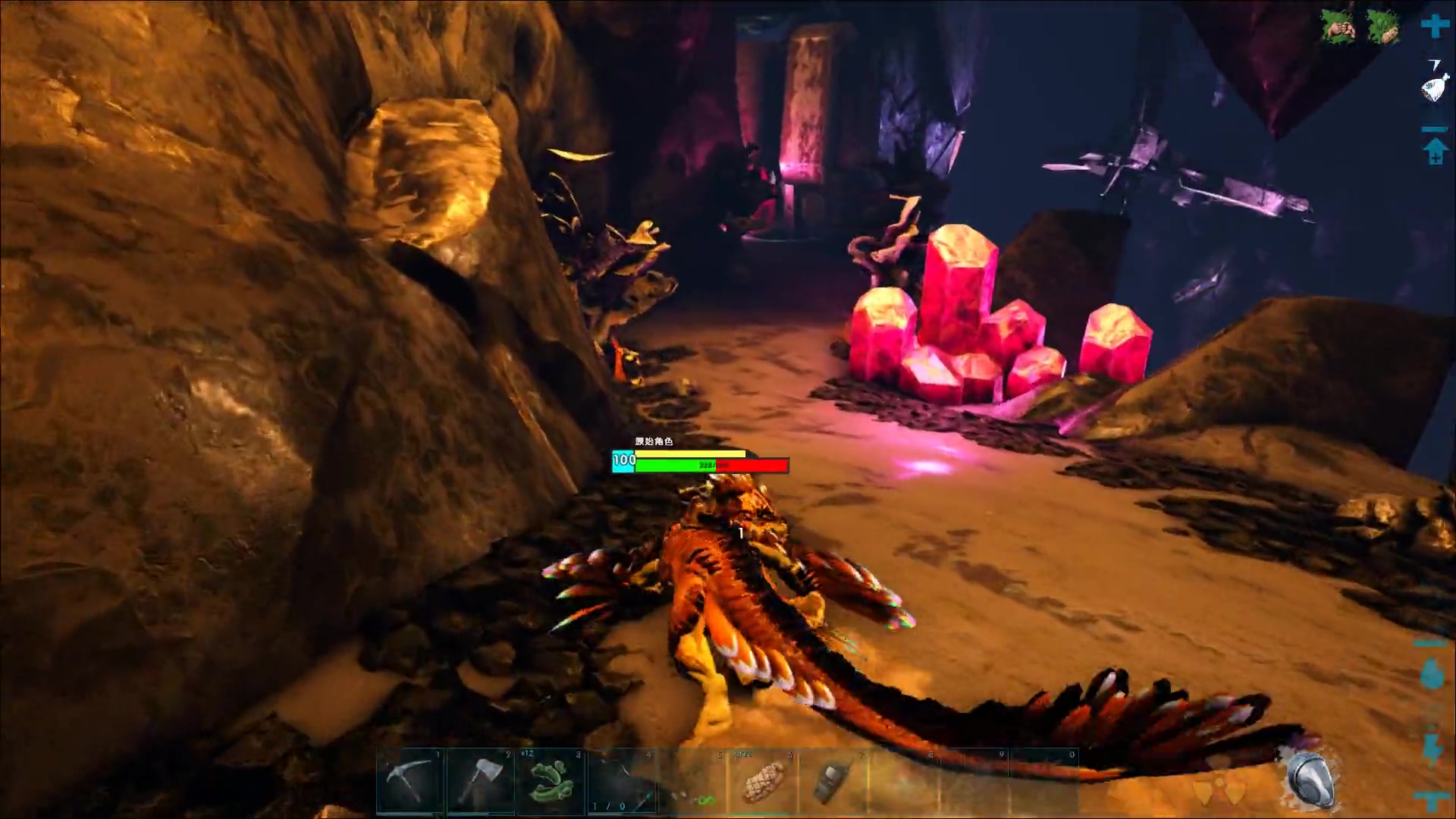Click the lightning bolt stamina icon
The height and width of the screenshot is (819, 1456).
click(x=1432, y=748)
